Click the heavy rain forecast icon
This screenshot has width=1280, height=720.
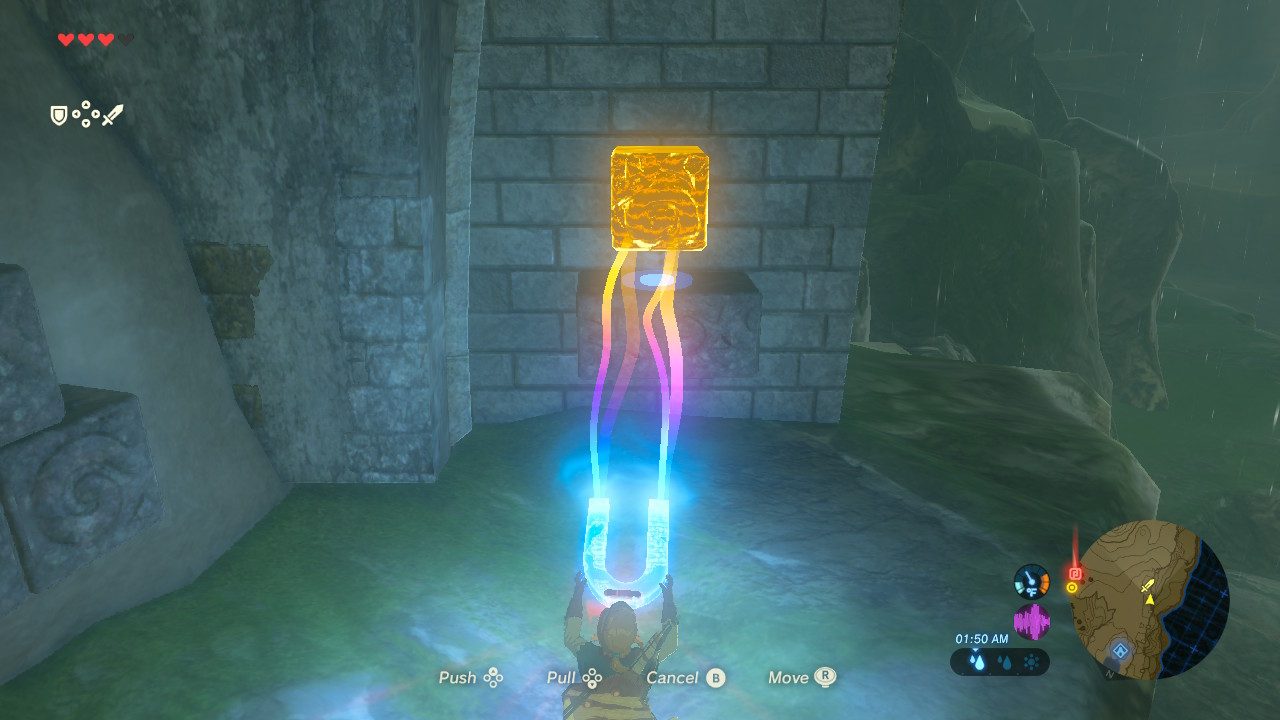[x=976, y=661]
